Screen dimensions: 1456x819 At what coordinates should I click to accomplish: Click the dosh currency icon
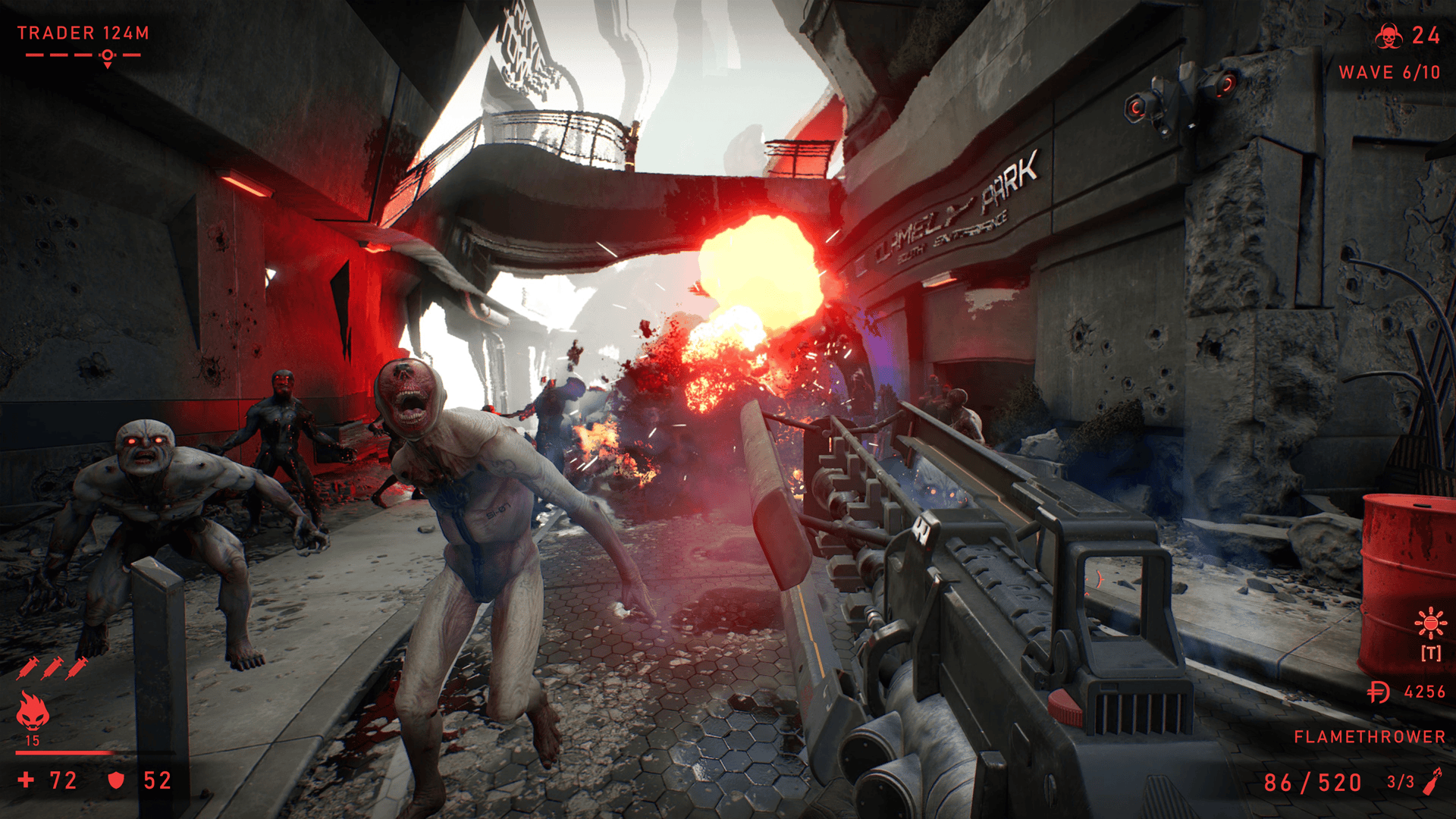[x=1379, y=692]
